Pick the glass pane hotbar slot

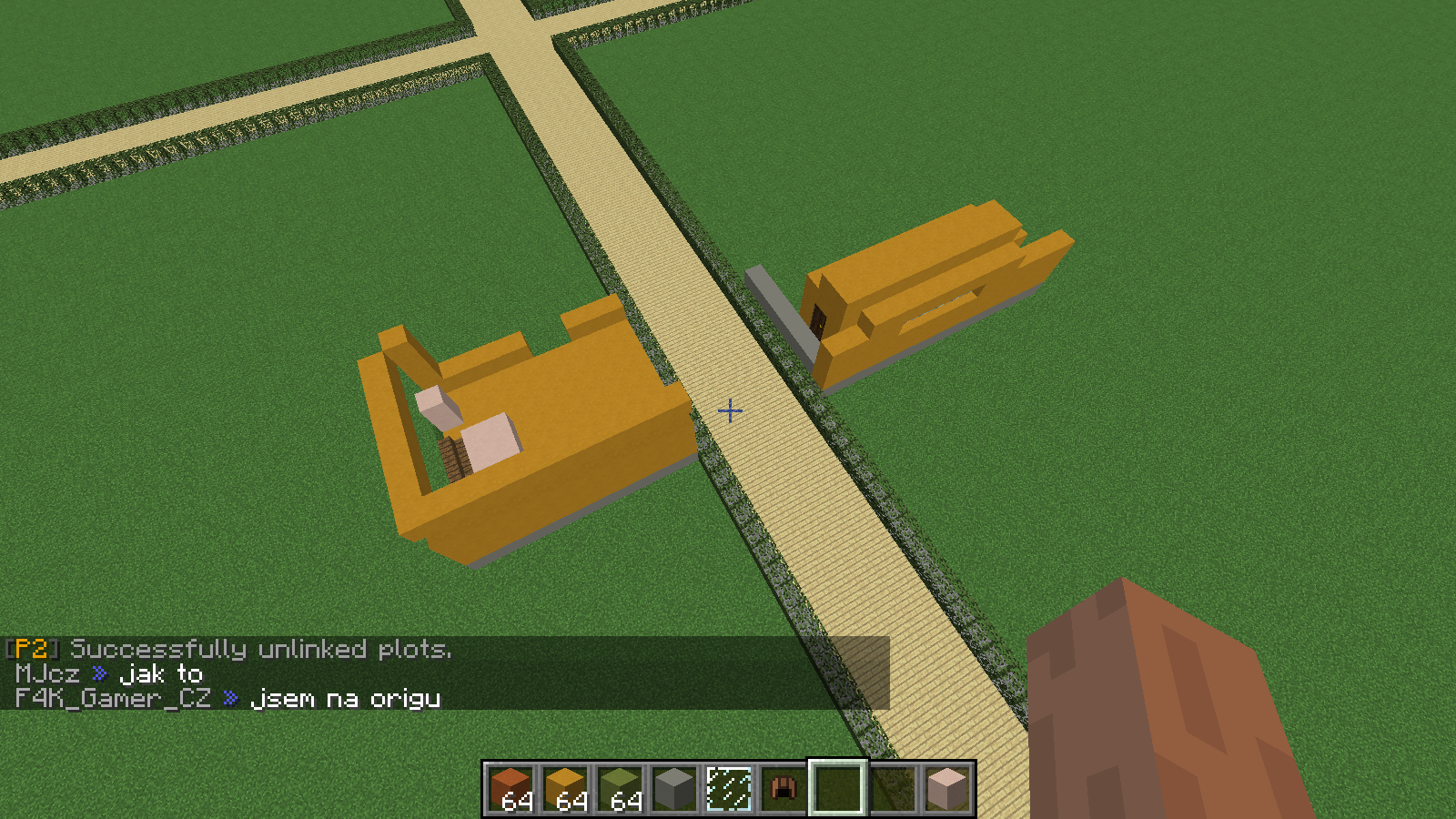click(x=729, y=788)
